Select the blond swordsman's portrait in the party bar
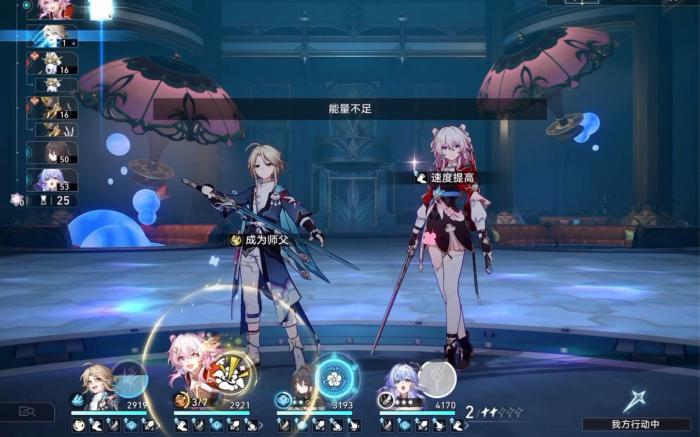This screenshot has width=700, height=437. pyautogui.click(x=98, y=385)
